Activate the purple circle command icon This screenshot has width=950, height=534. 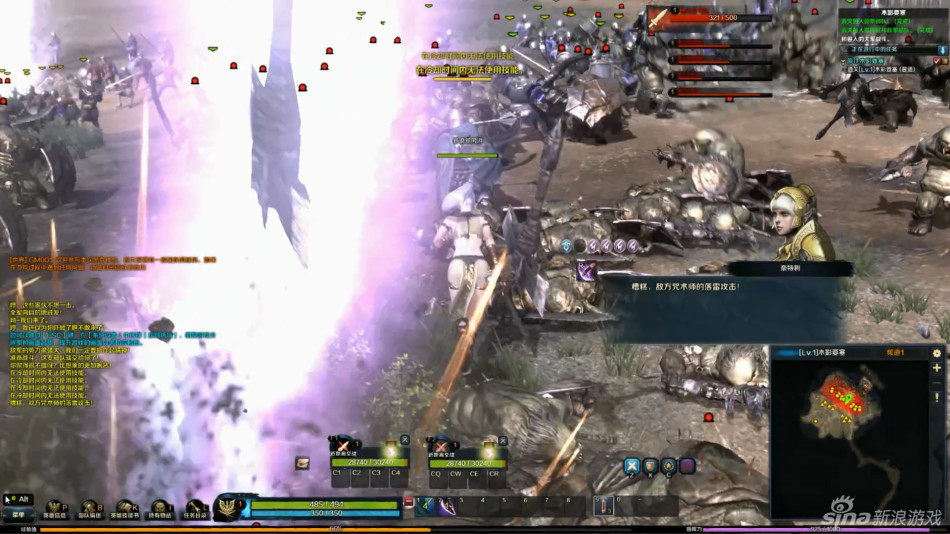pyautogui.click(x=687, y=465)
